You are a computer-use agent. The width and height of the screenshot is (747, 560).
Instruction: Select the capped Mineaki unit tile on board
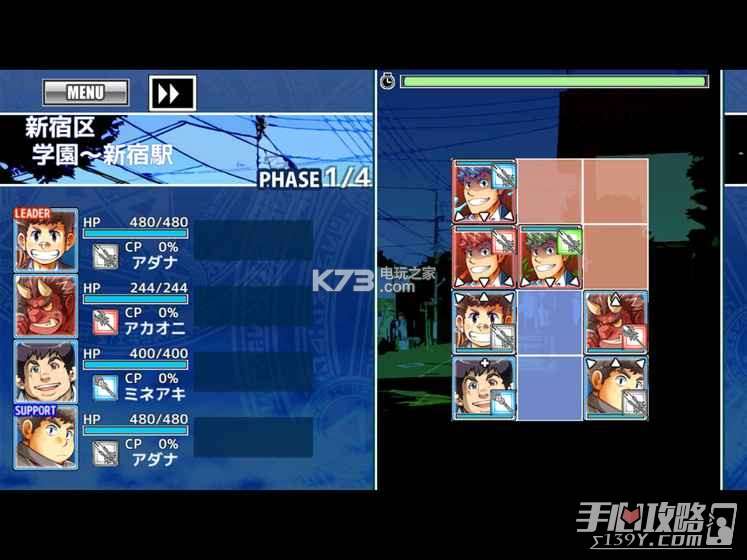485,387
